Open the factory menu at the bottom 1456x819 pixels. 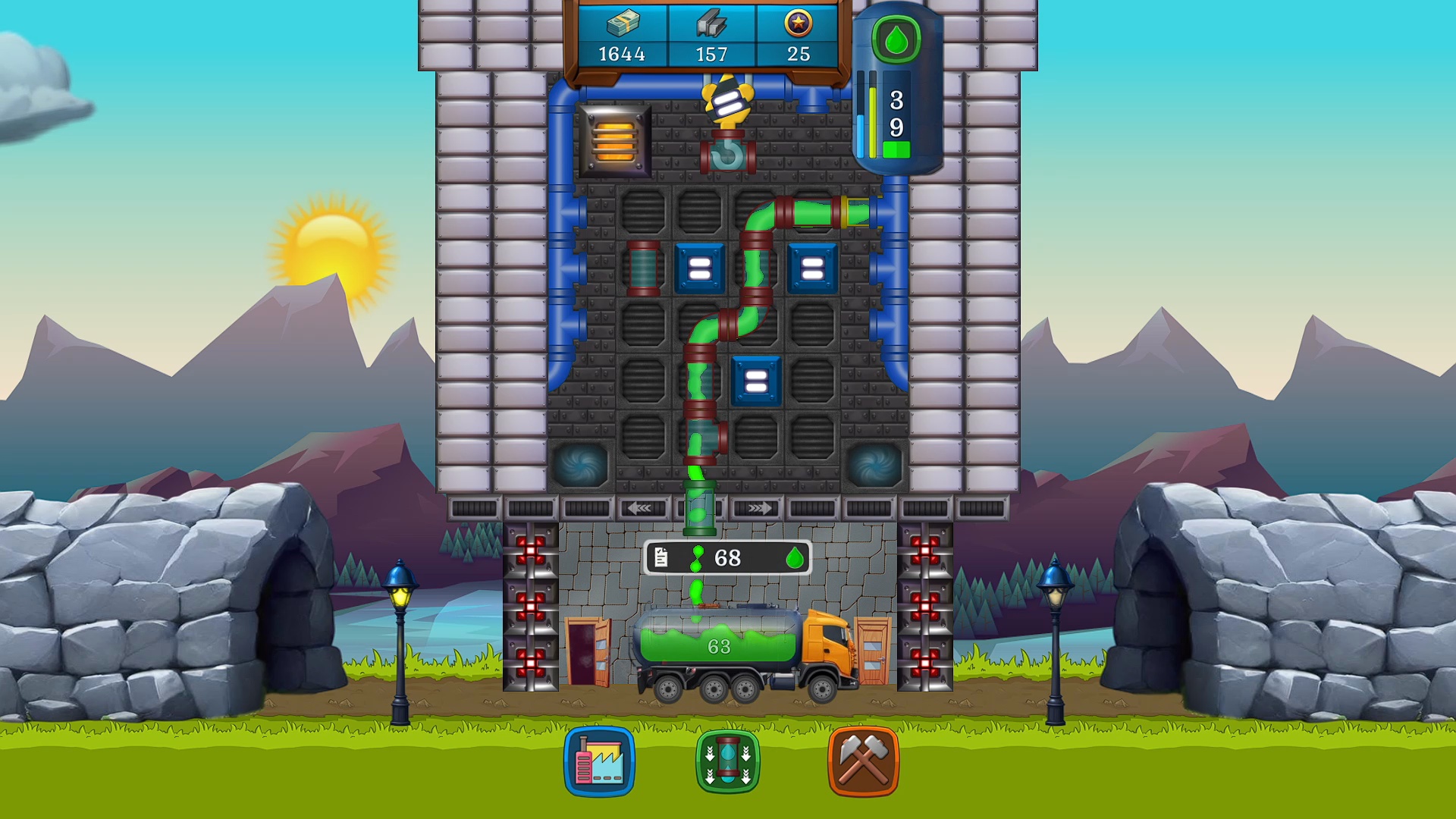(x=599, y=762)
